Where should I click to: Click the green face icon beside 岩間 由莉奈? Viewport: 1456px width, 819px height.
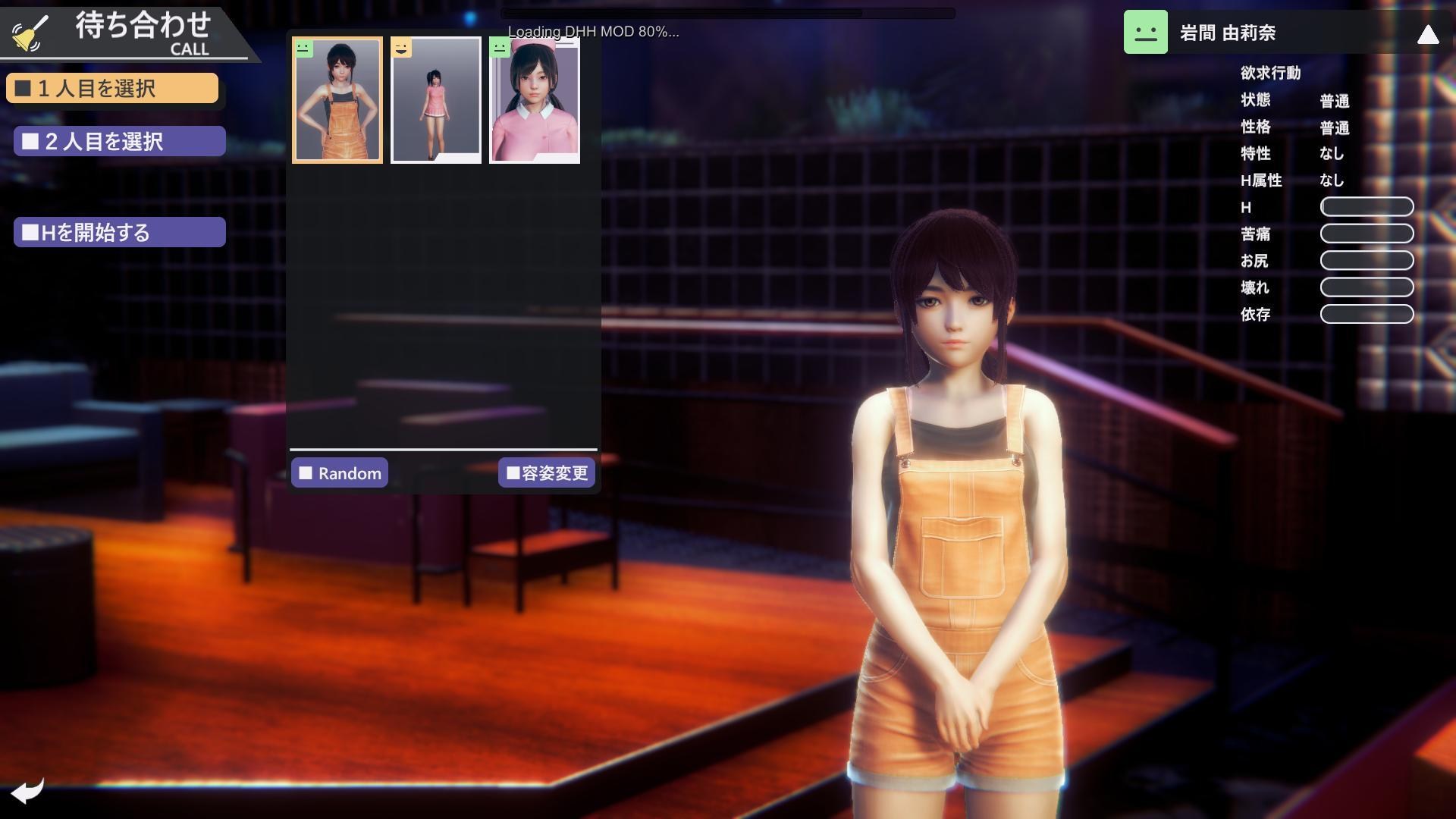pos(1145,33)
